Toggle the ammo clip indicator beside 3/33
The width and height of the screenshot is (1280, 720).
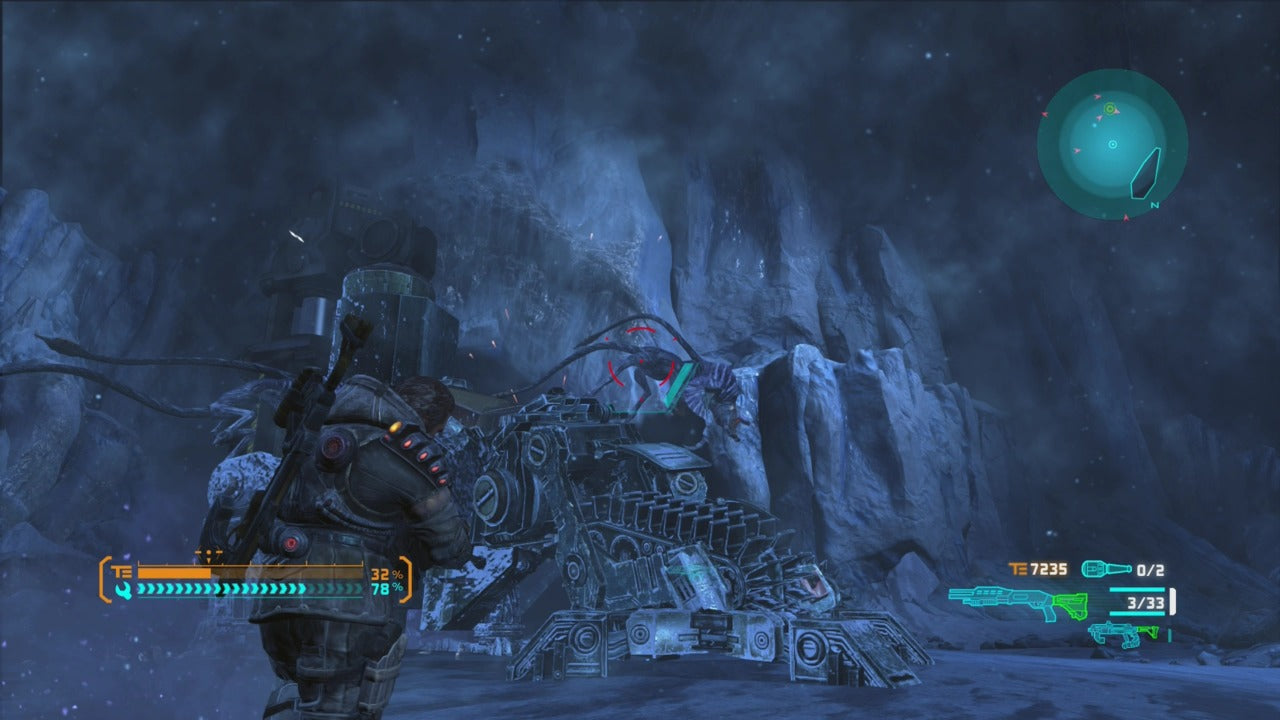pyautogui.click(x=1172, y=600)
